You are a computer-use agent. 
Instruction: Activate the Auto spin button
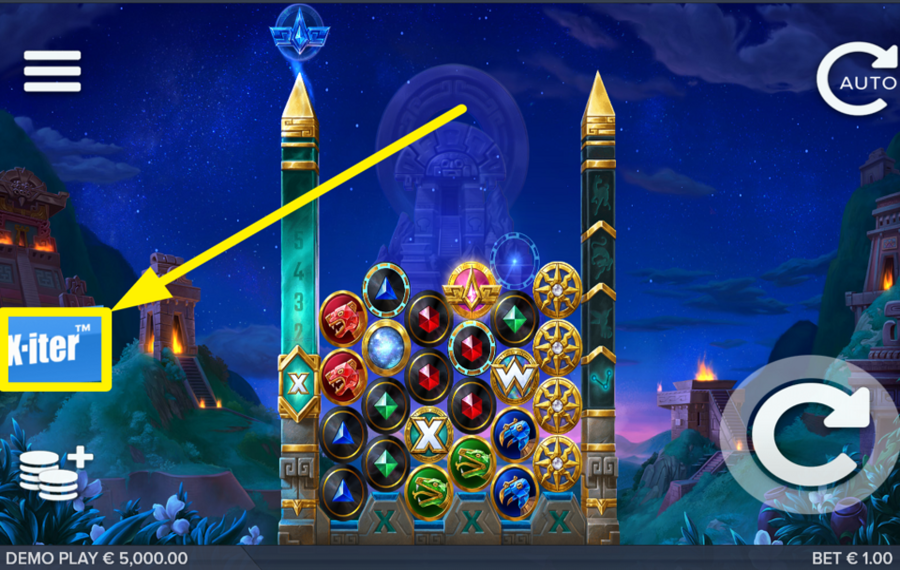857,79
